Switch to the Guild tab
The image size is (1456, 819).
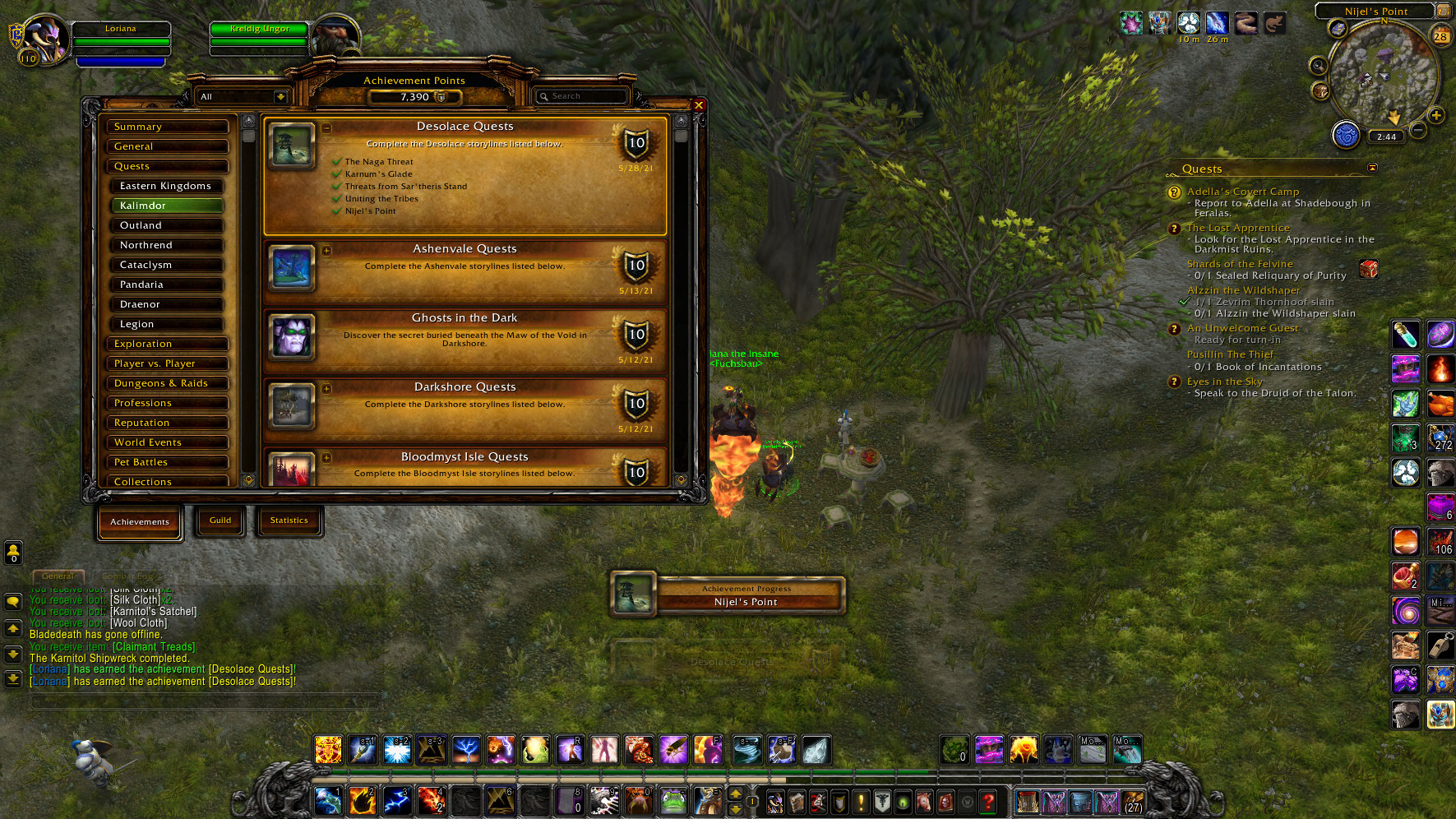point(220,521)
